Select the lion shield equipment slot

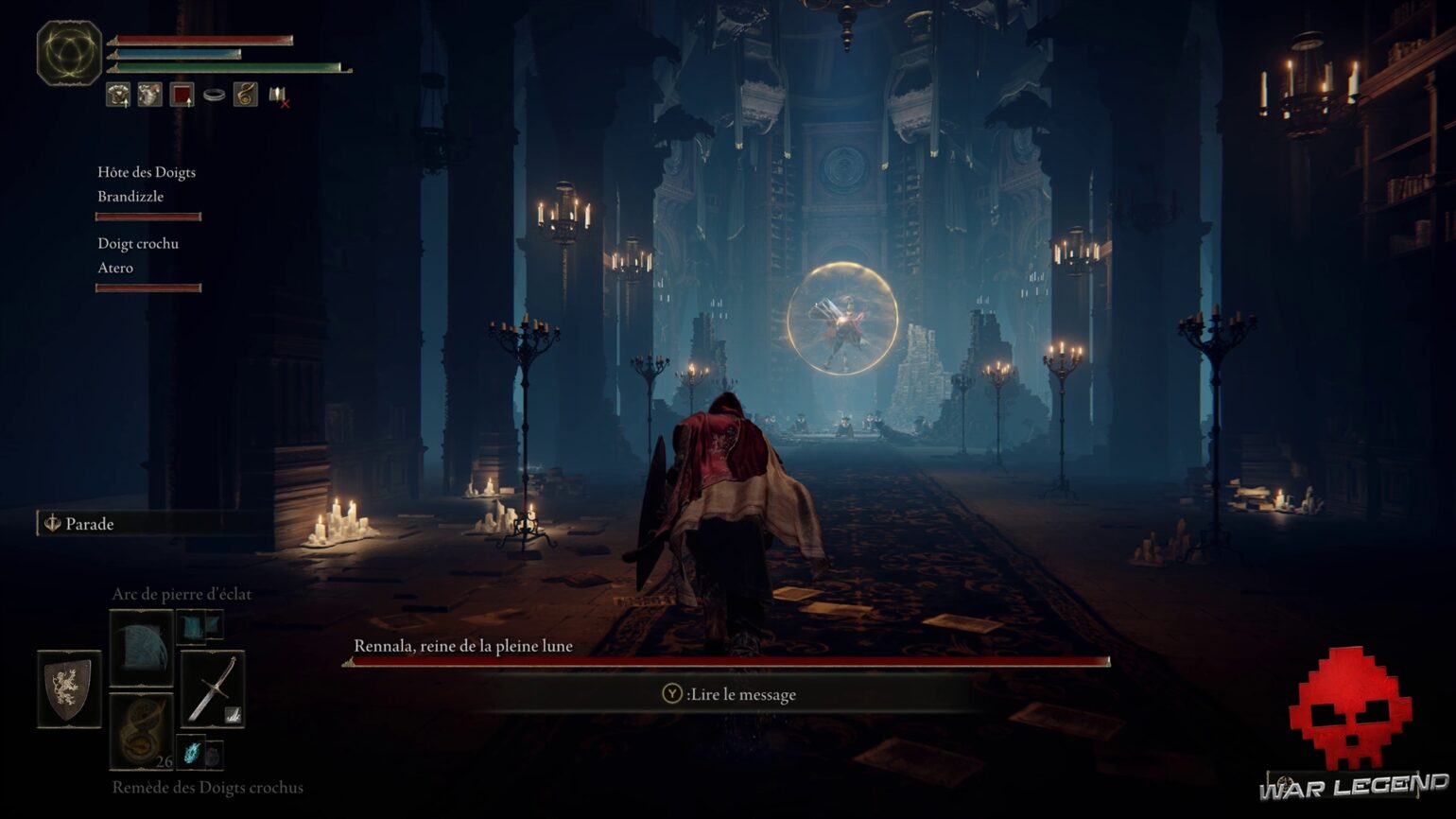click(x=69, y=688)
